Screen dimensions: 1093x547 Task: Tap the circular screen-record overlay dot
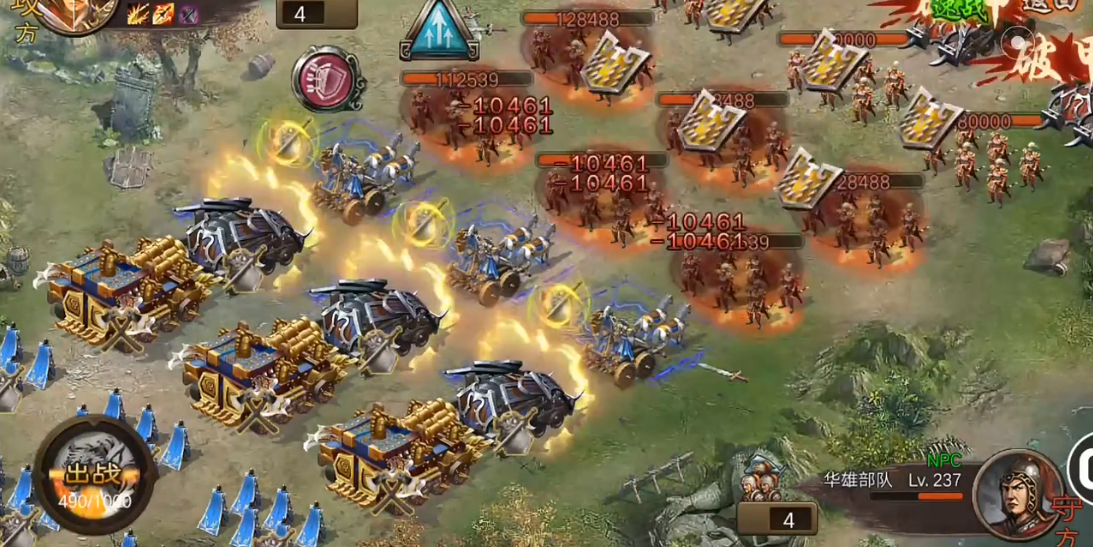point(1017,42)
